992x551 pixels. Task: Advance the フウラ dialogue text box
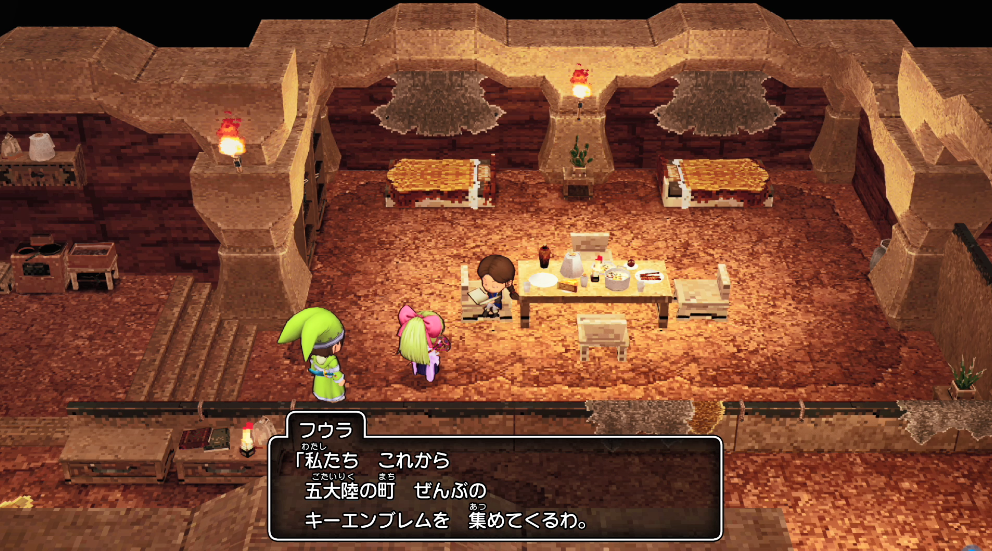[x=495, y=490]
